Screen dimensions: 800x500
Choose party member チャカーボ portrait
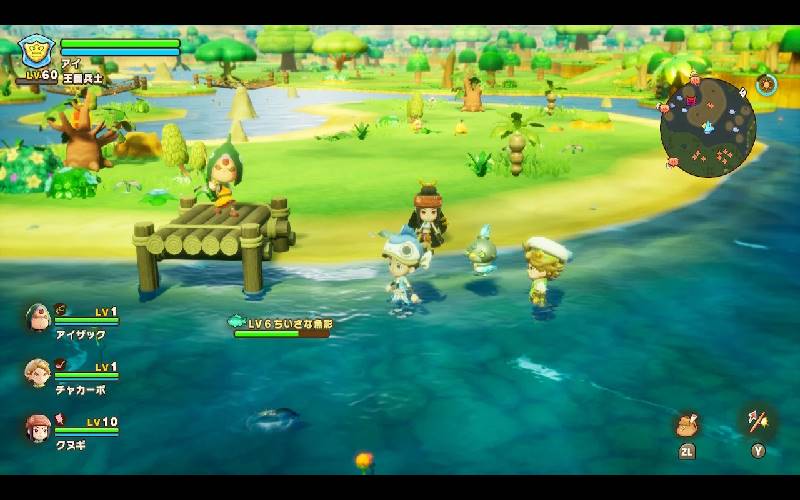click(38, 373)
